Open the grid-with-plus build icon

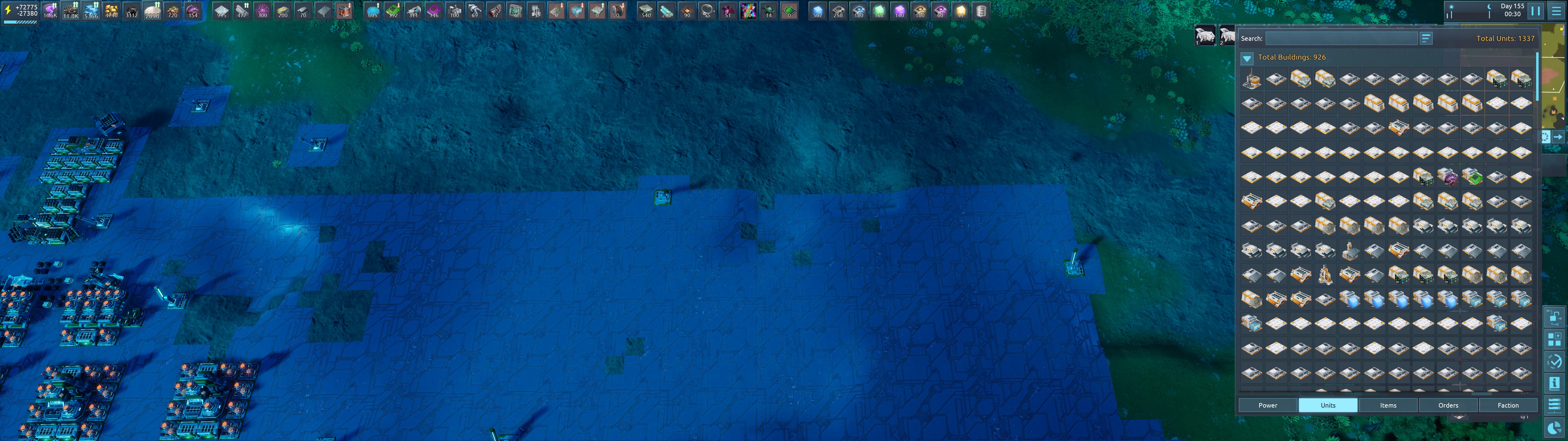(x=1554, y=339)
